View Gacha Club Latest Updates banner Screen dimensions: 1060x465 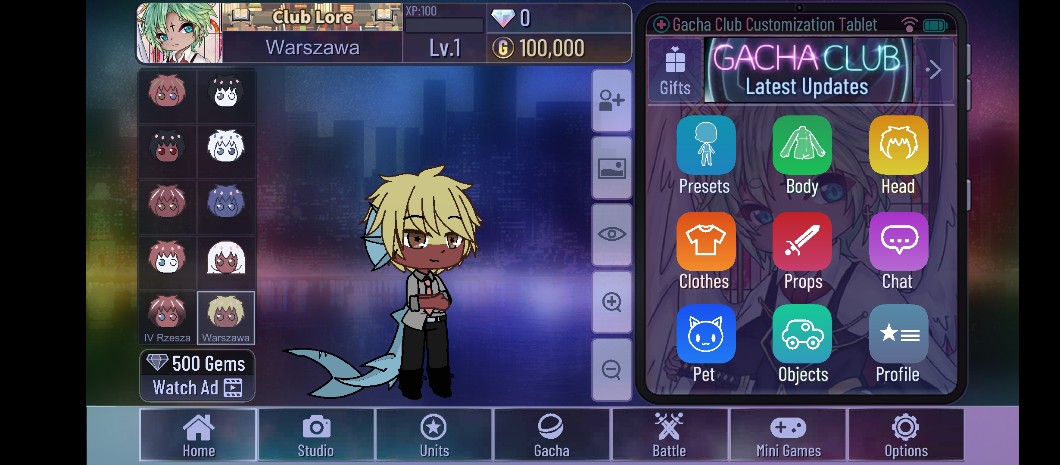pyautogui.click(x=806, y=70)
